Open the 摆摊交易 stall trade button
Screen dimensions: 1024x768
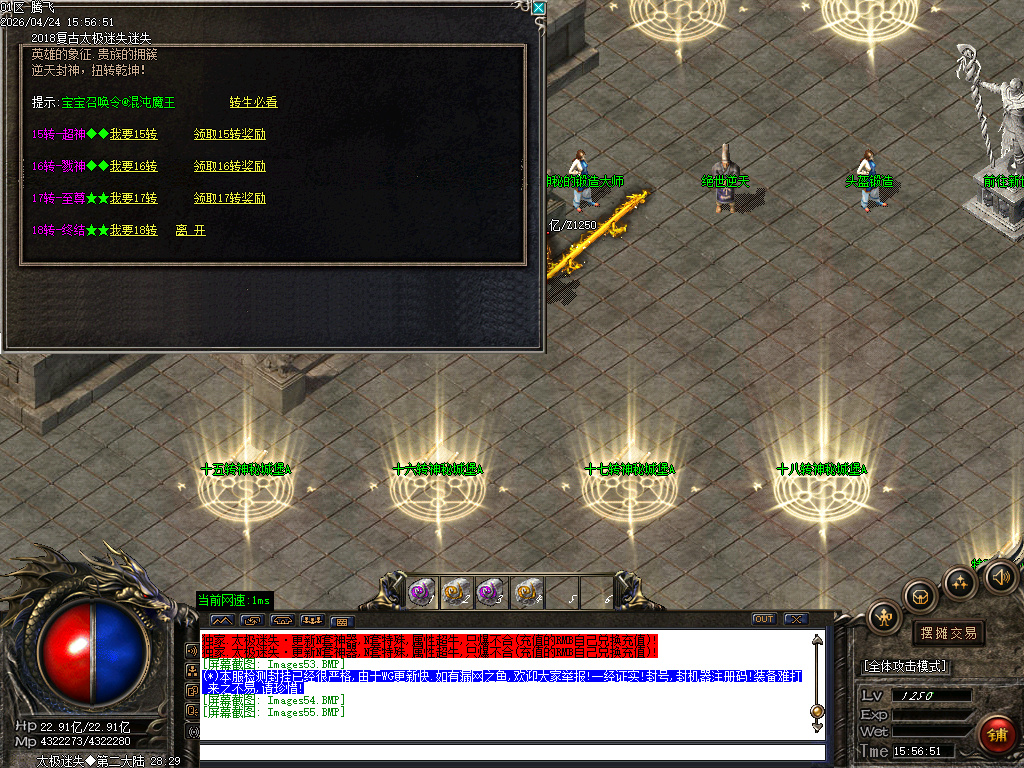[948, 633]
